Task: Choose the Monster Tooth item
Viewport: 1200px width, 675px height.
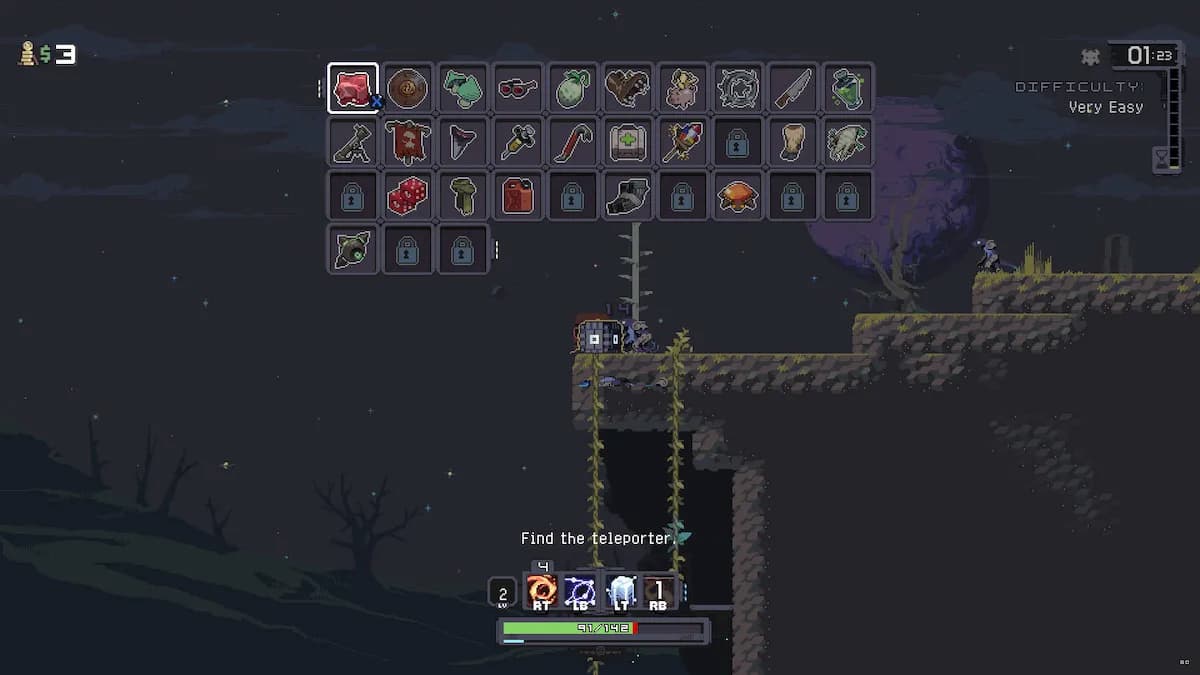Action: [x=462, y=142]
